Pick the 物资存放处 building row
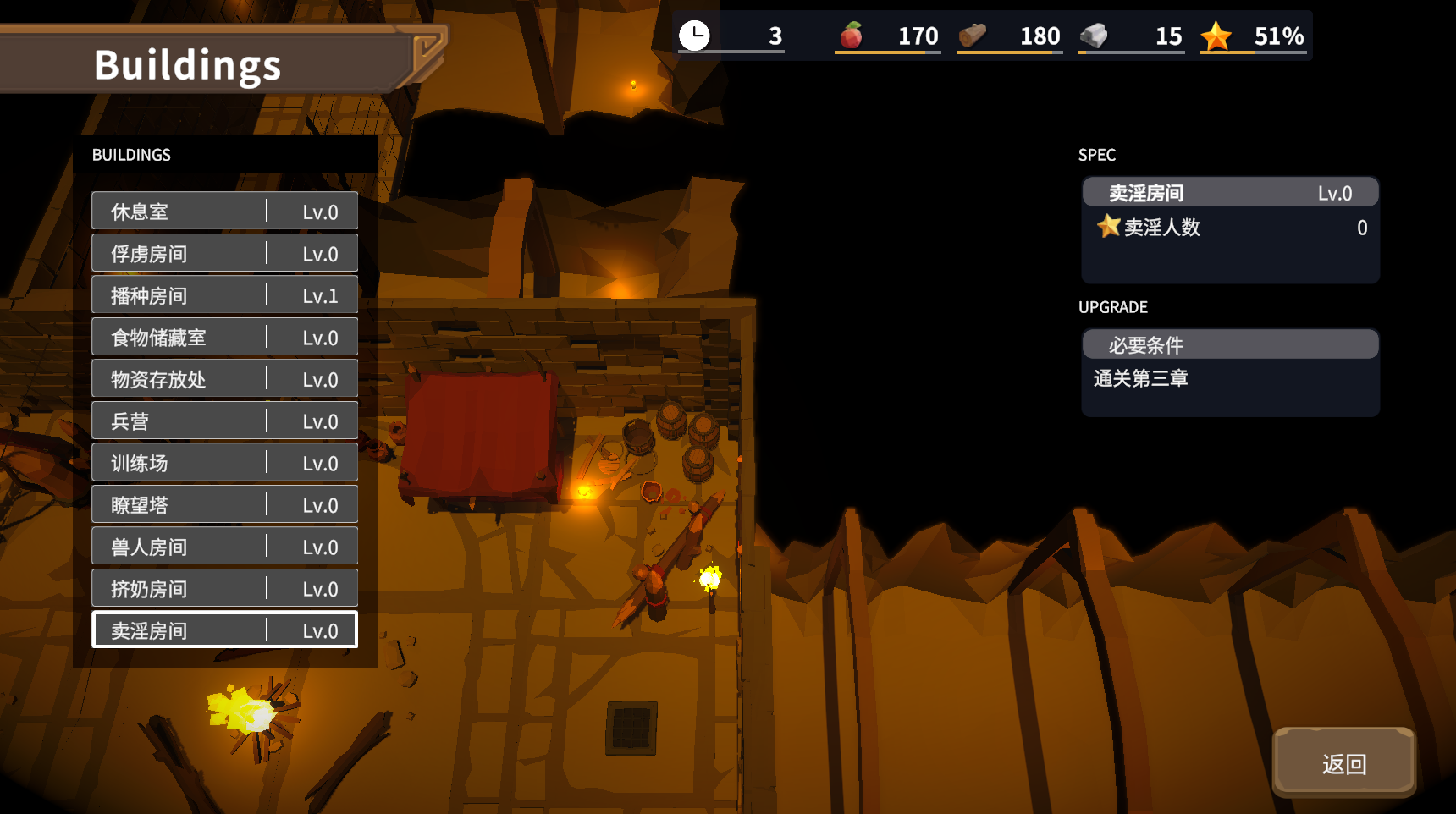 click(x=224, y=379)
